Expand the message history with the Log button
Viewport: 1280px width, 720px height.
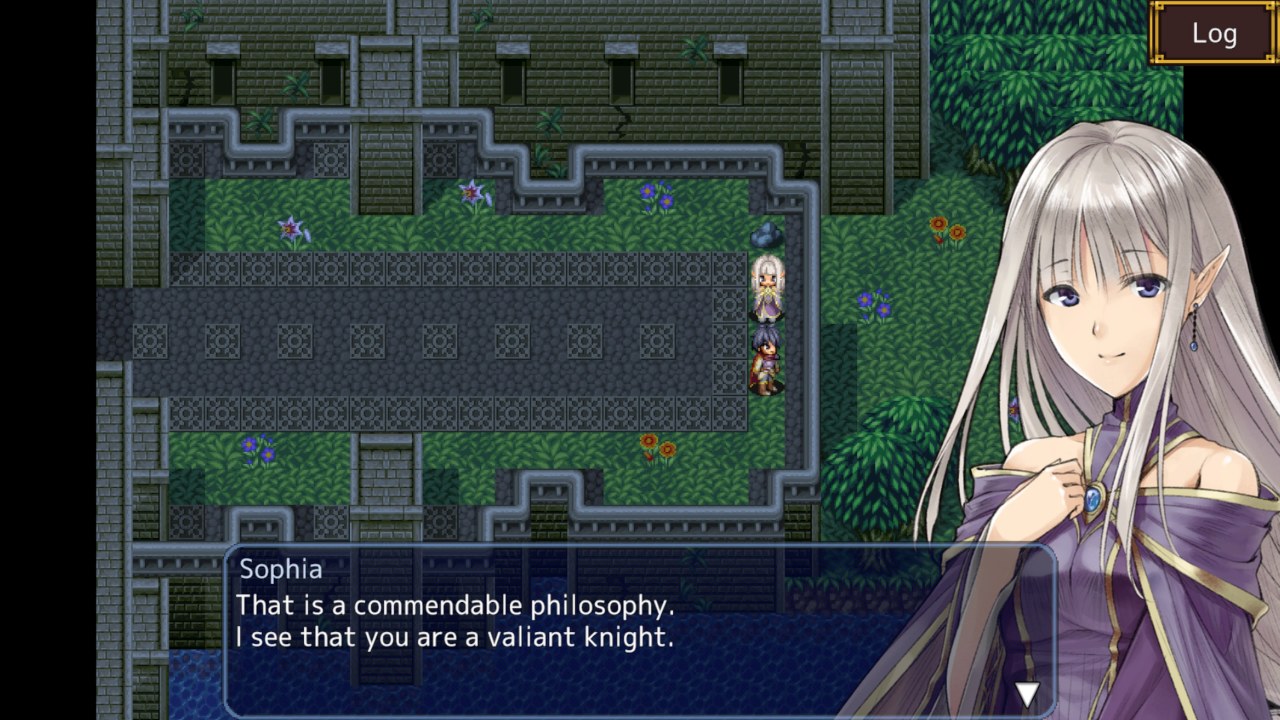point(1212,32)
